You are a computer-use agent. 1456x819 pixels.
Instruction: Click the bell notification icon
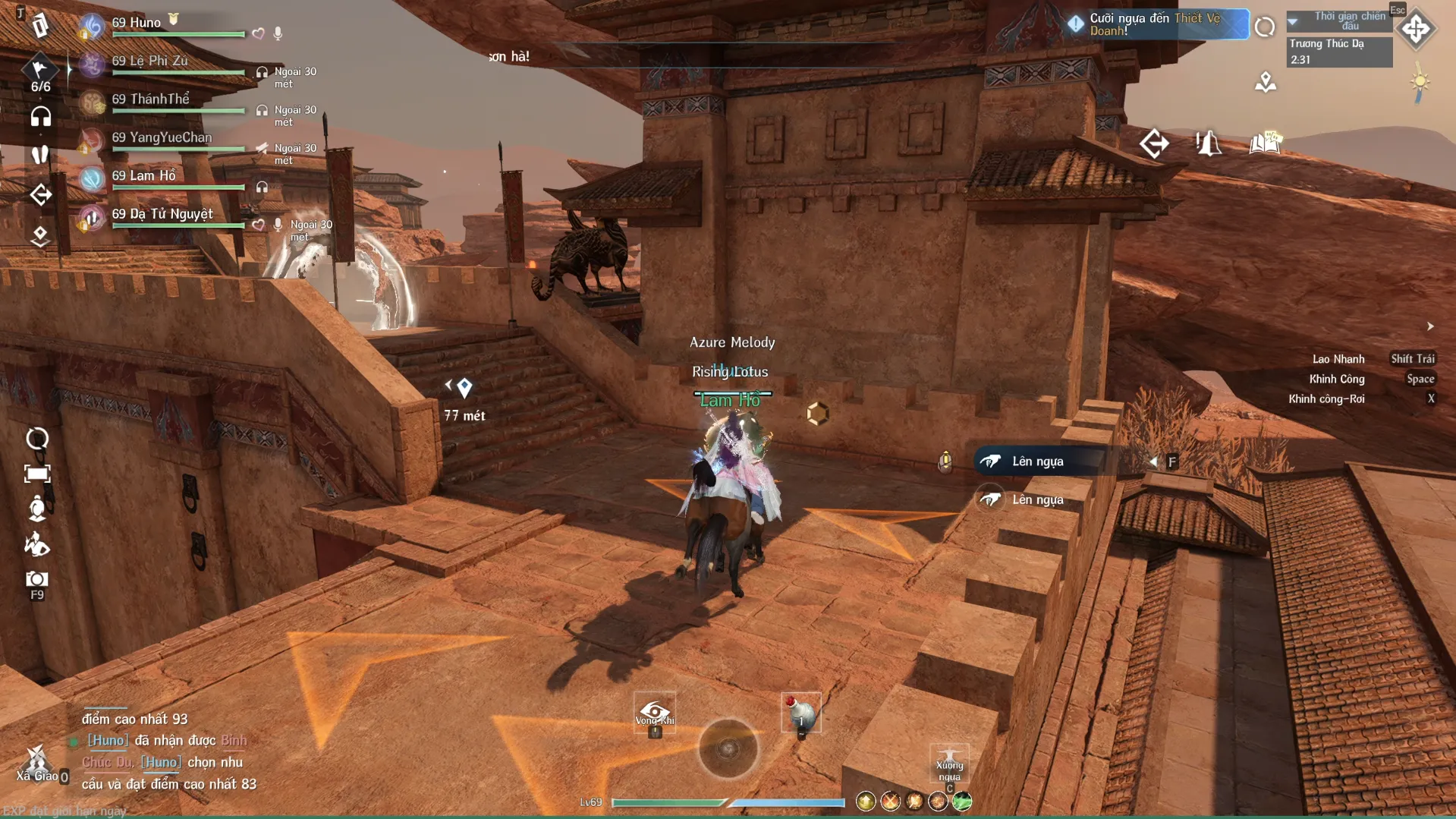coord(1209,143)
